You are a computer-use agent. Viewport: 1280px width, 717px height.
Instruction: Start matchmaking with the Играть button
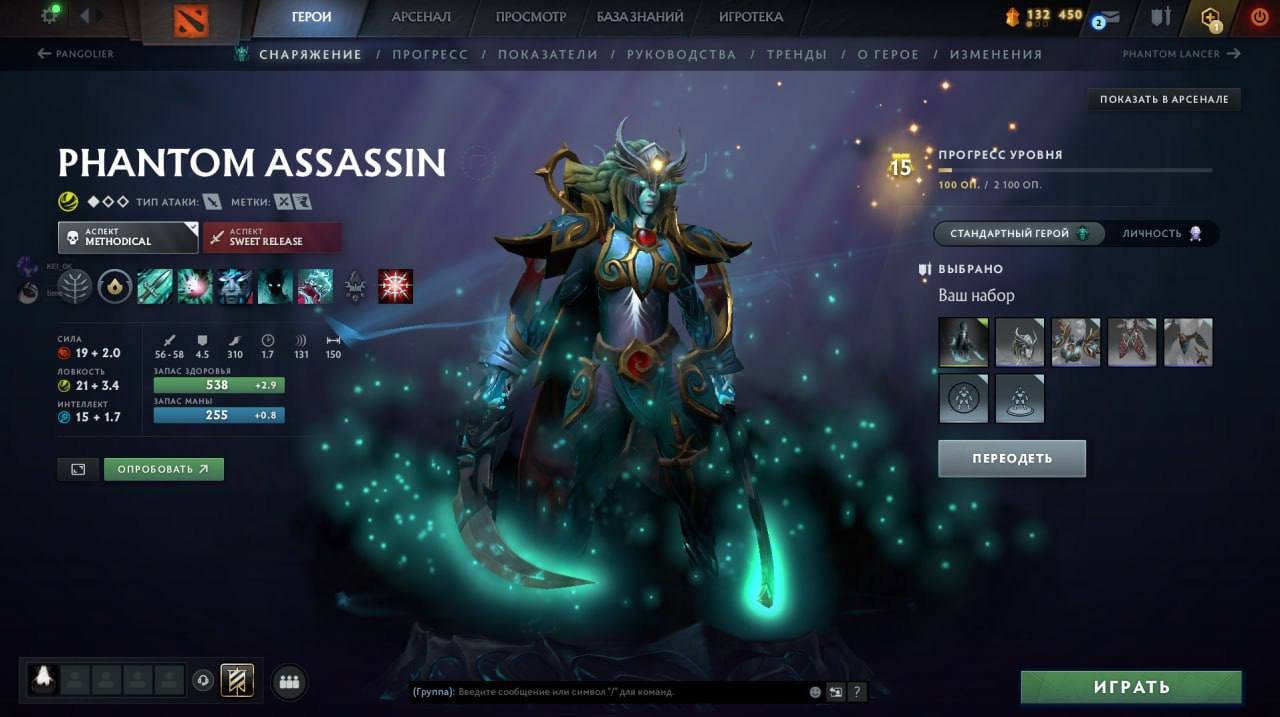point(1130,687)
